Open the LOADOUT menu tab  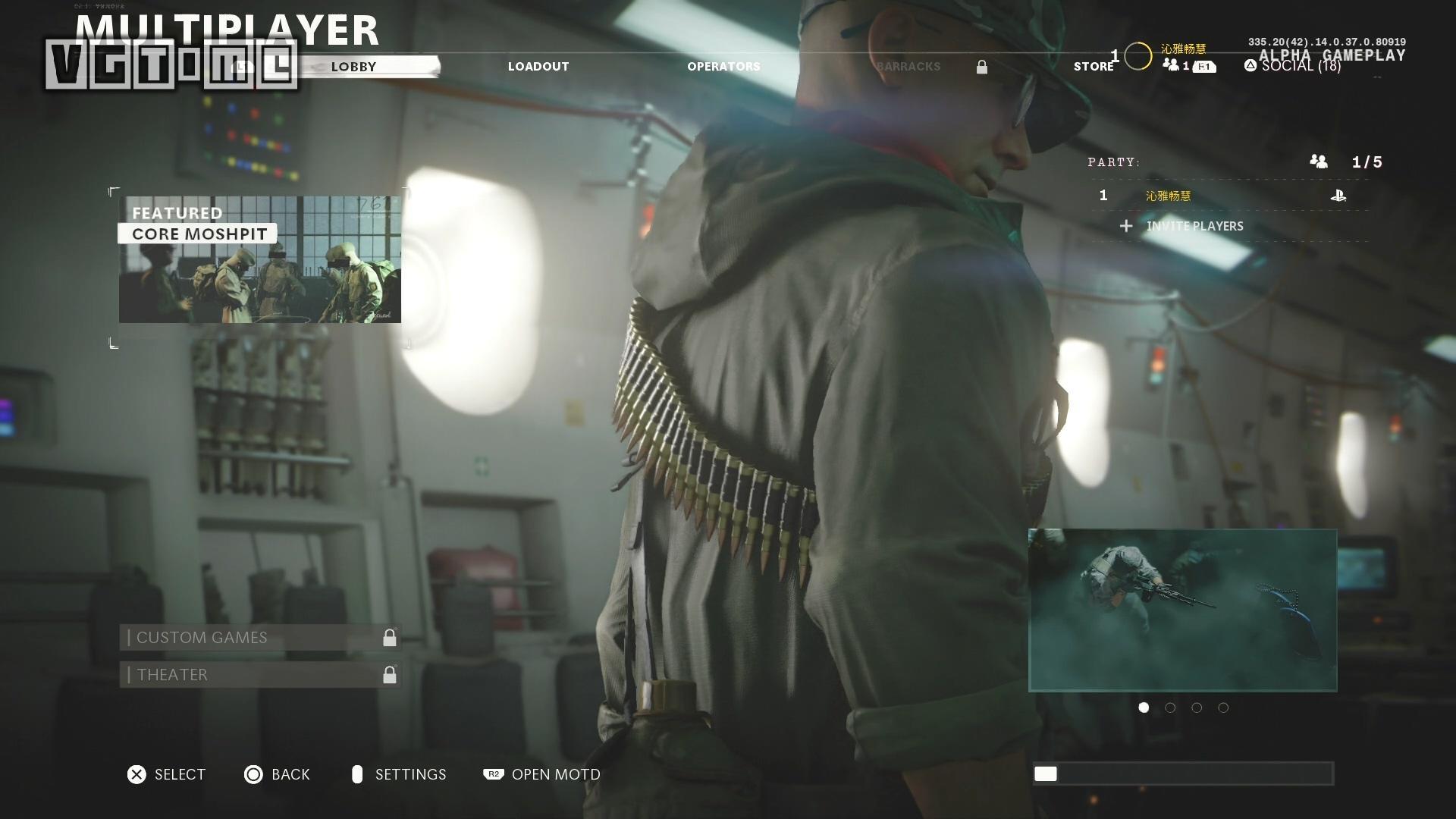point(538,66)
